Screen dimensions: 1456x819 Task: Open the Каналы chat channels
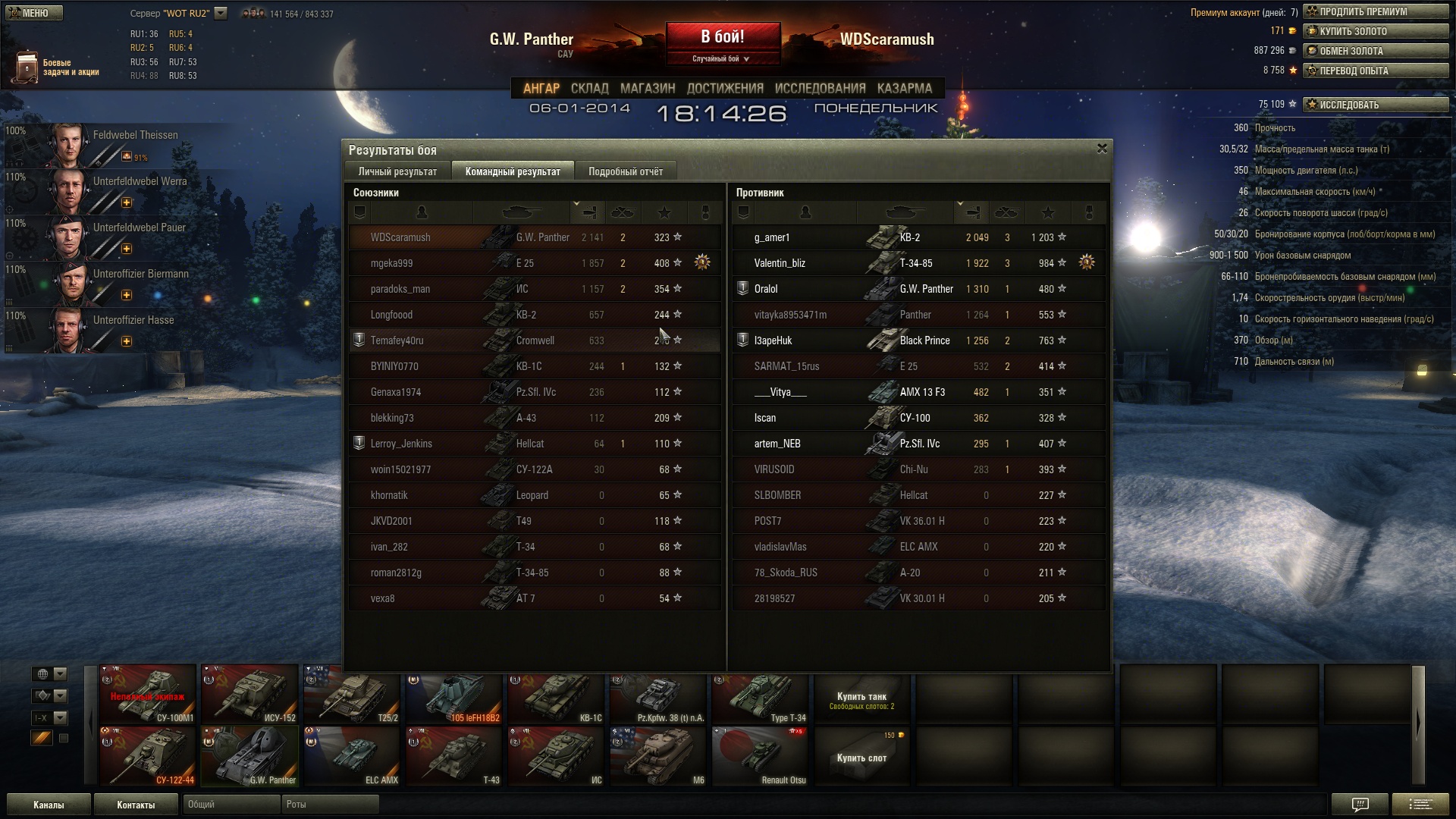(49, 805)
